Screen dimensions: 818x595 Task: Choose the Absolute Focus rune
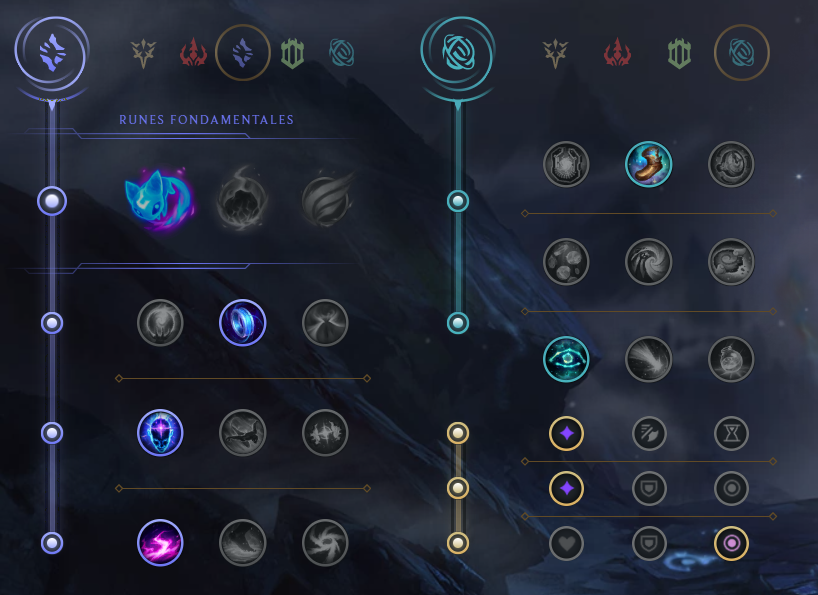[x=325, y=432]
